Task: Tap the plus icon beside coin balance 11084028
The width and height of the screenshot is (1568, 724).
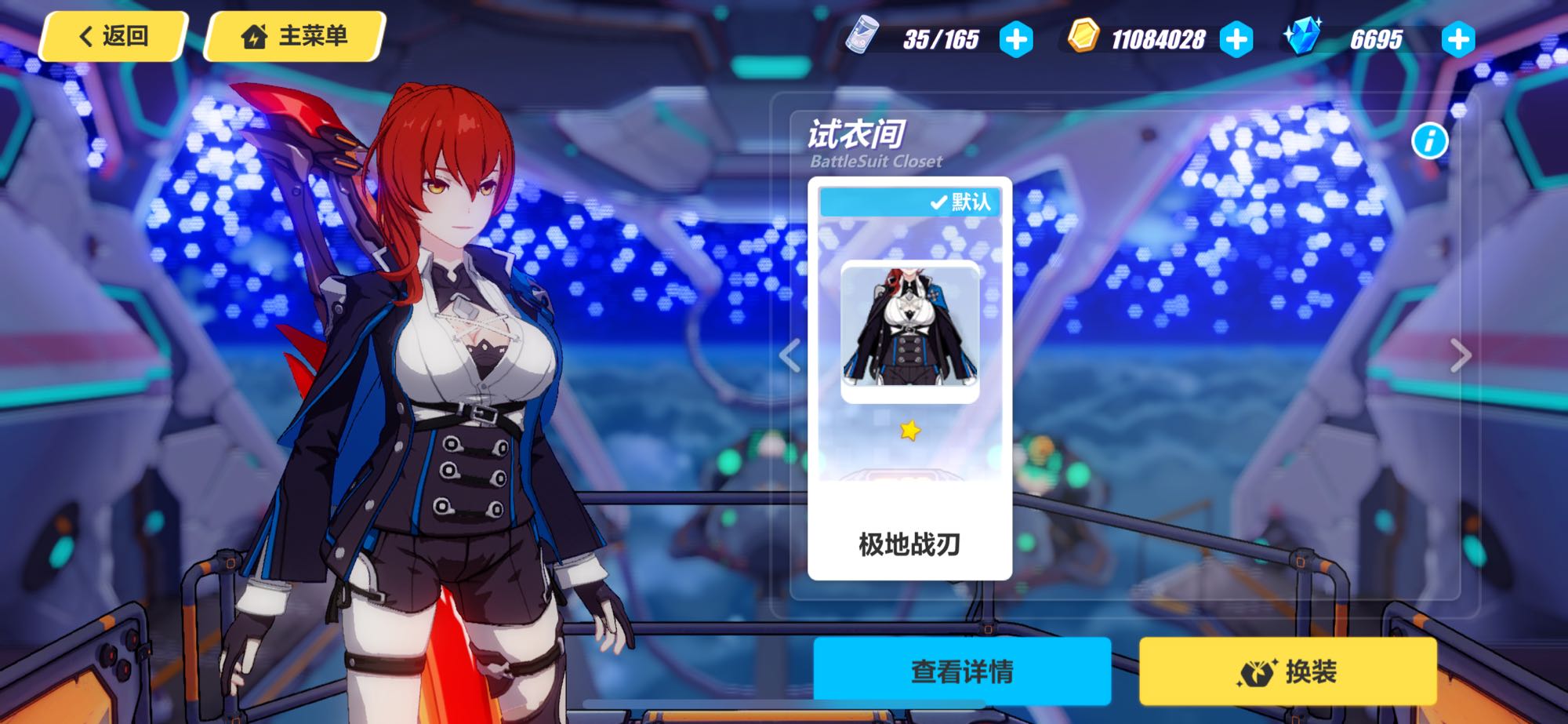Action: [1236, 38]
